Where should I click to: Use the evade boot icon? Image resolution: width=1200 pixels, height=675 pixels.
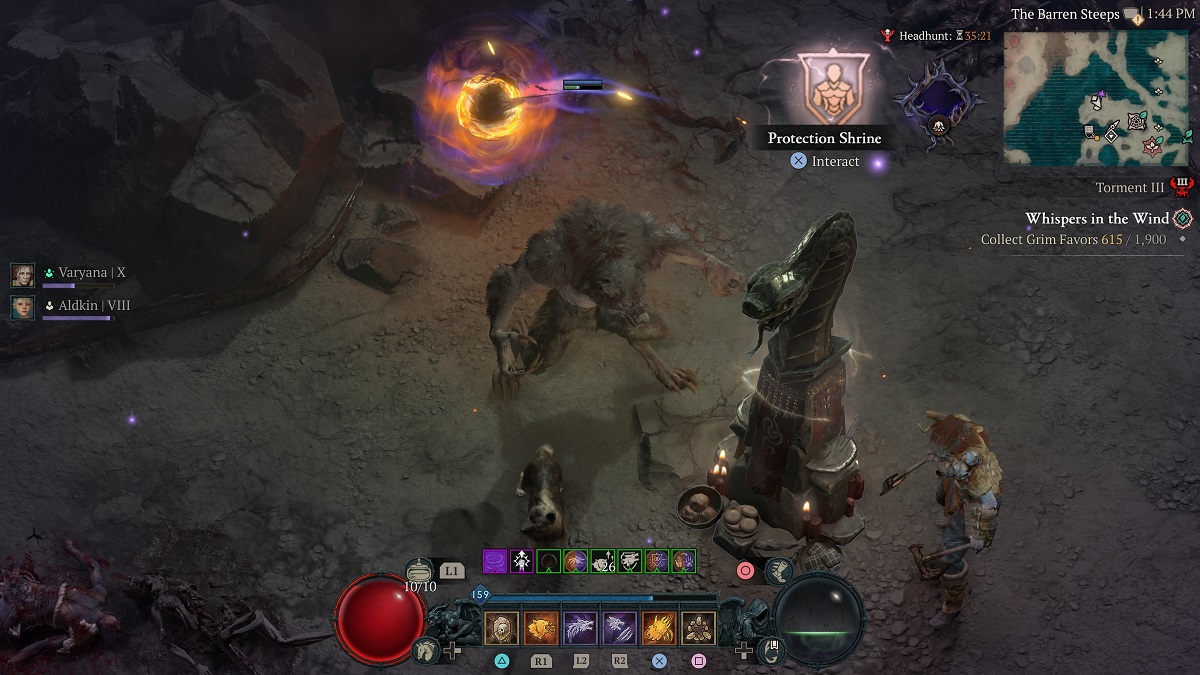[779, 570]
